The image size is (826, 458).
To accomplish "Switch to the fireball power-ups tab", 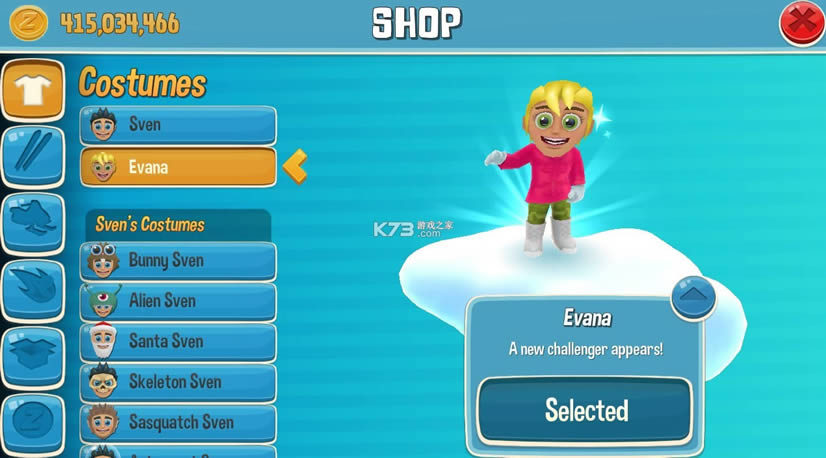I will tap(32, 289).
